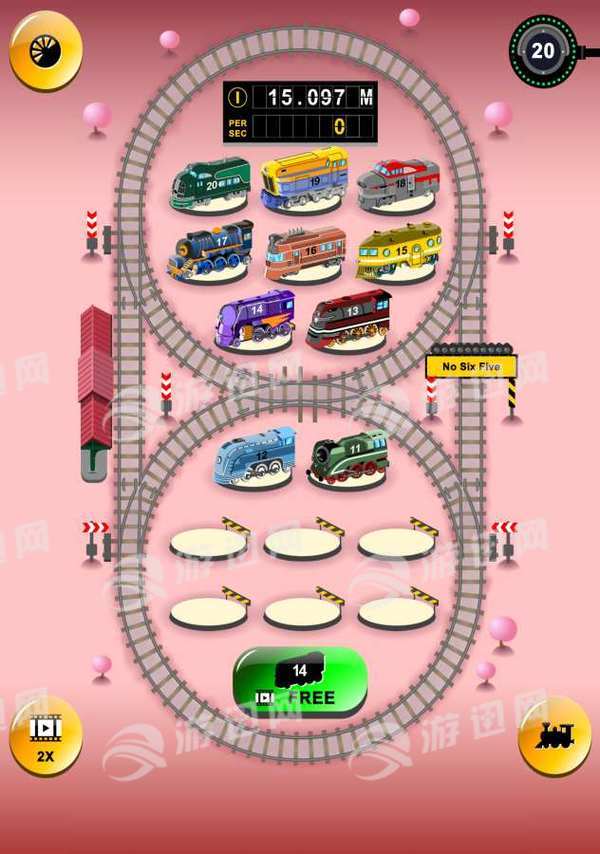Pick the grey-red train numbered 18

[398, 183]
